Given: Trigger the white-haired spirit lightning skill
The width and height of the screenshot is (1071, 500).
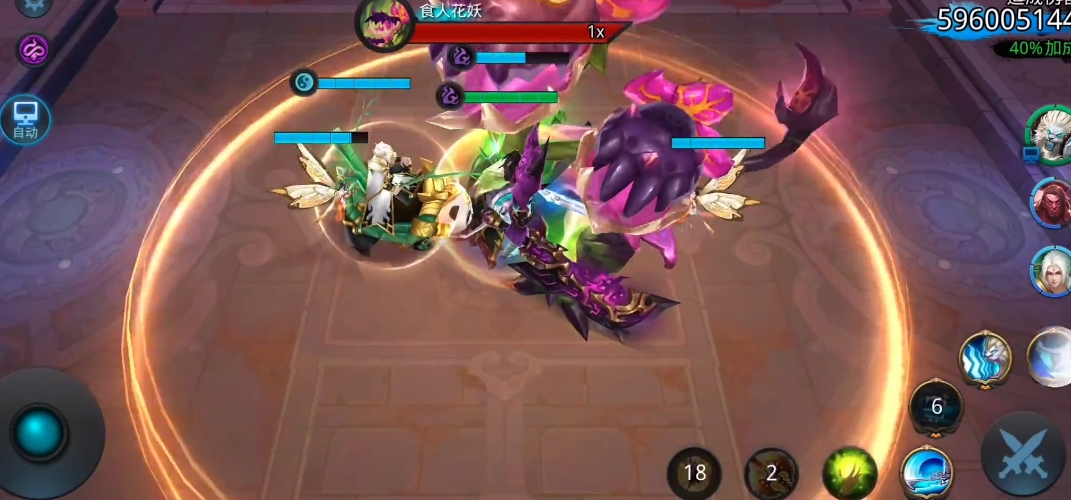Looking at the screenshot, I should click(x=985, y=358).
